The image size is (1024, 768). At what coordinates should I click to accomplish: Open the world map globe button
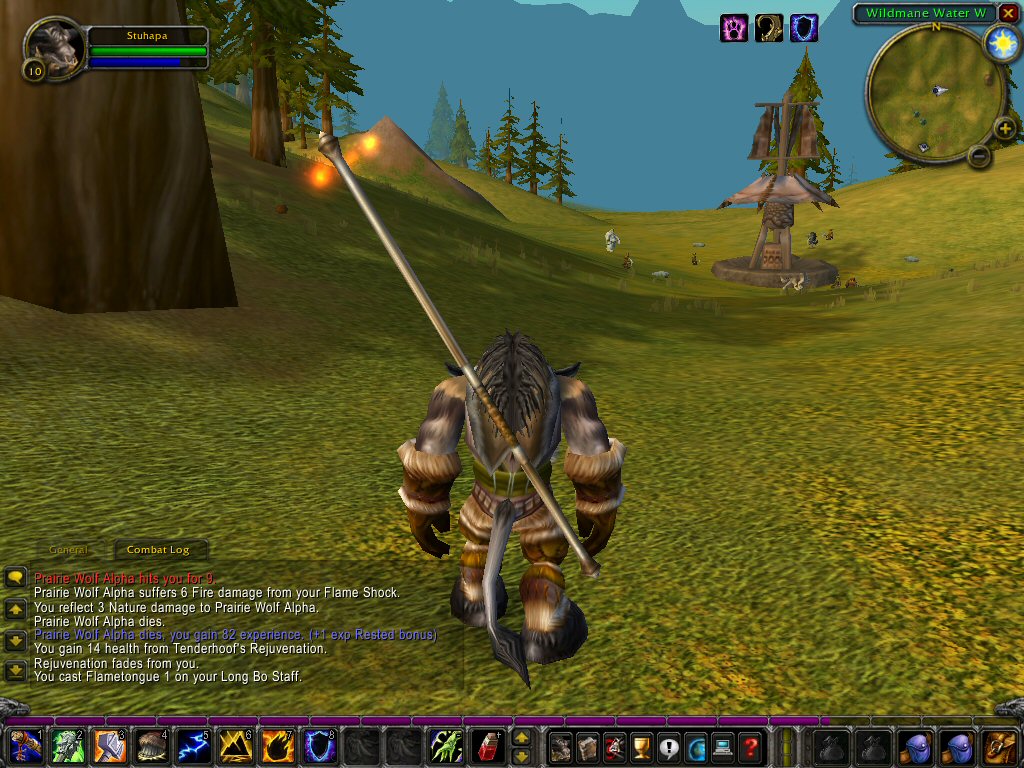(696, 746)
